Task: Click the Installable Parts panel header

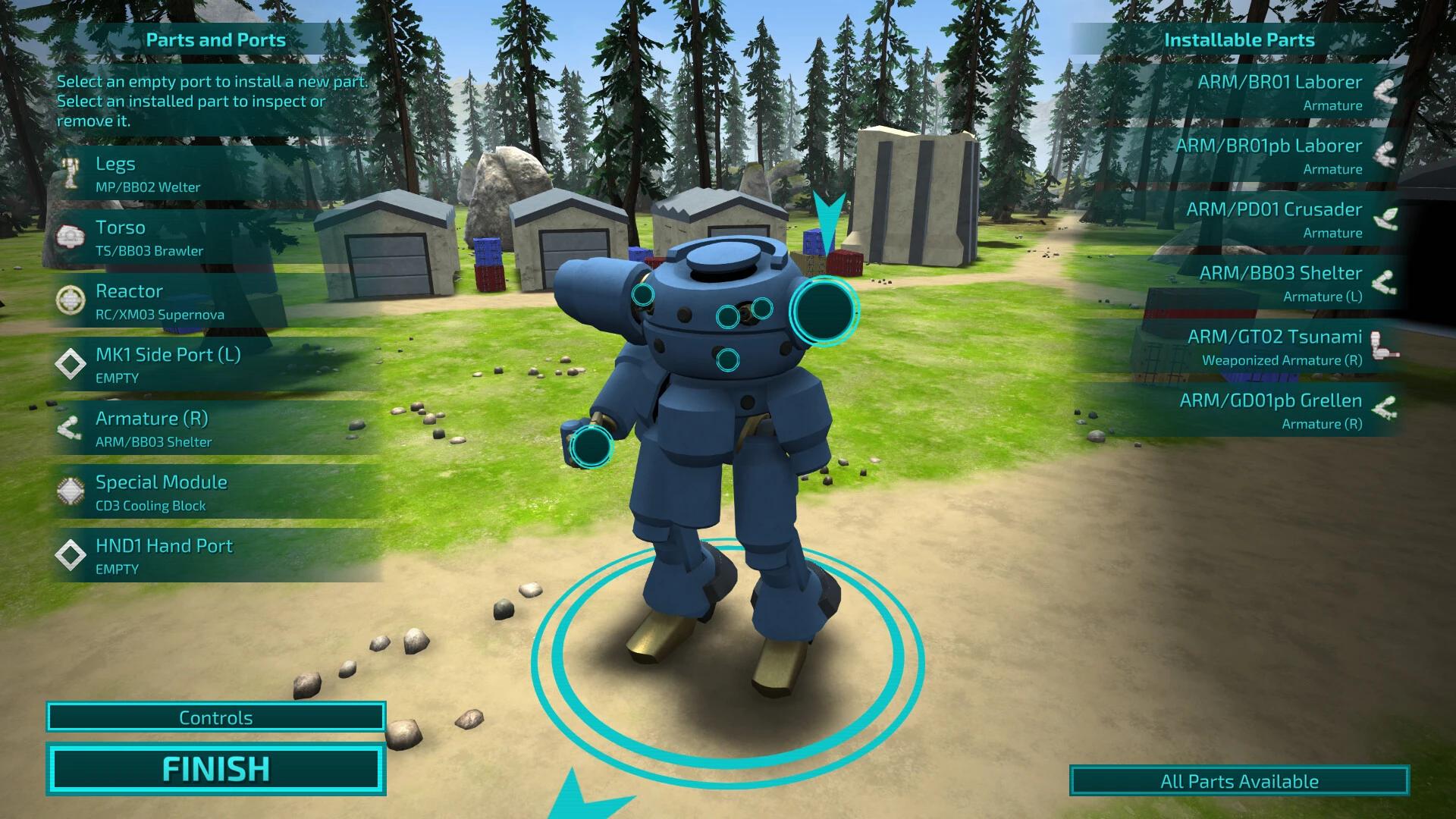Action: pos(1239,40)
